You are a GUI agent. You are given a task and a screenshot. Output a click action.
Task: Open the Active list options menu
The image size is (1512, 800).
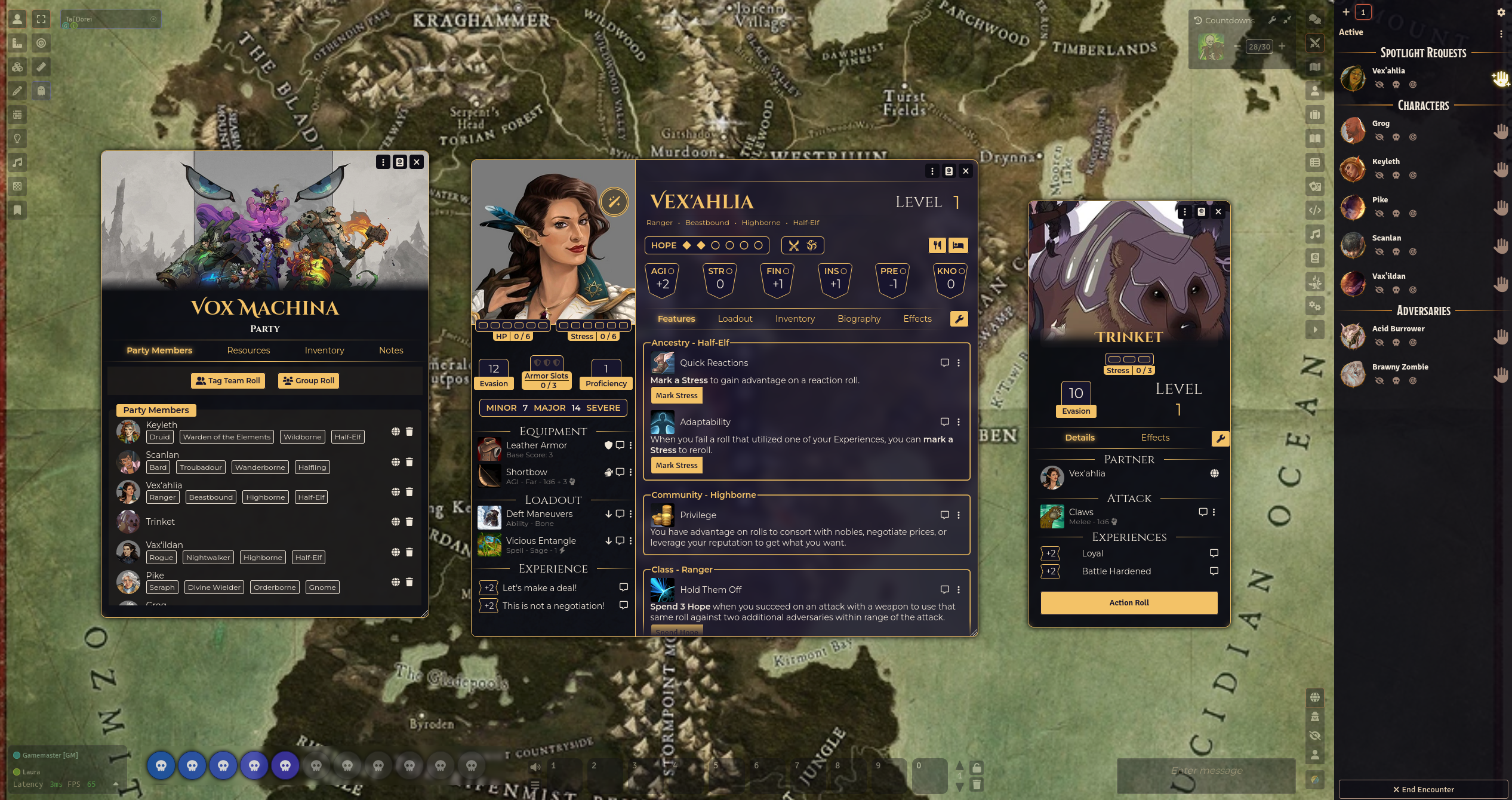(x=1502, y=34)
